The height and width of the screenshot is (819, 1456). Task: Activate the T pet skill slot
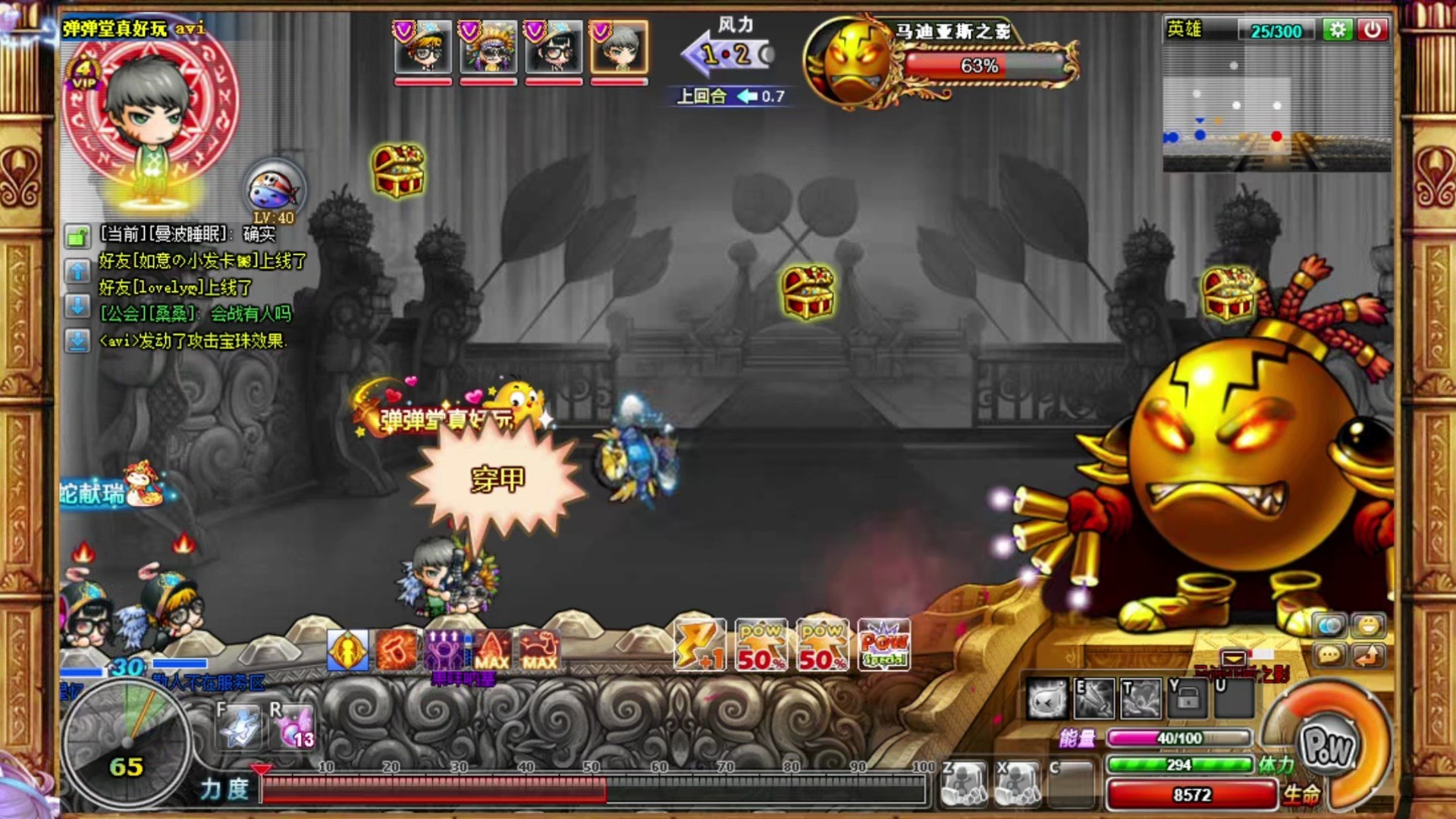pos(1141,698)
